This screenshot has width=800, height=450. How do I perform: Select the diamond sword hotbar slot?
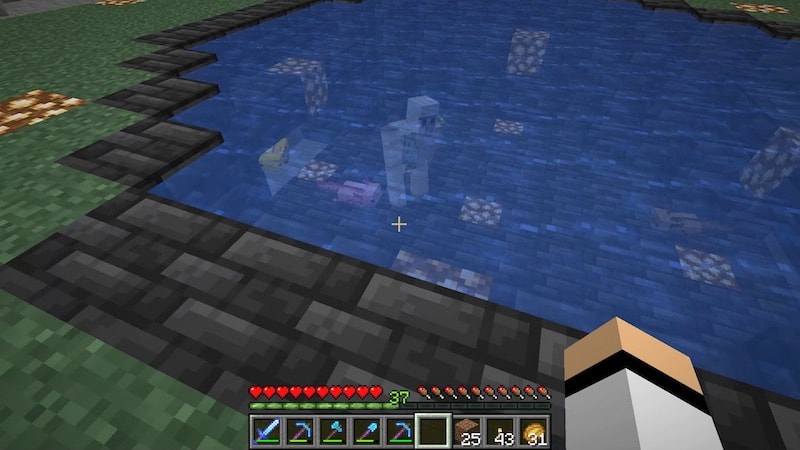(266, 432)
